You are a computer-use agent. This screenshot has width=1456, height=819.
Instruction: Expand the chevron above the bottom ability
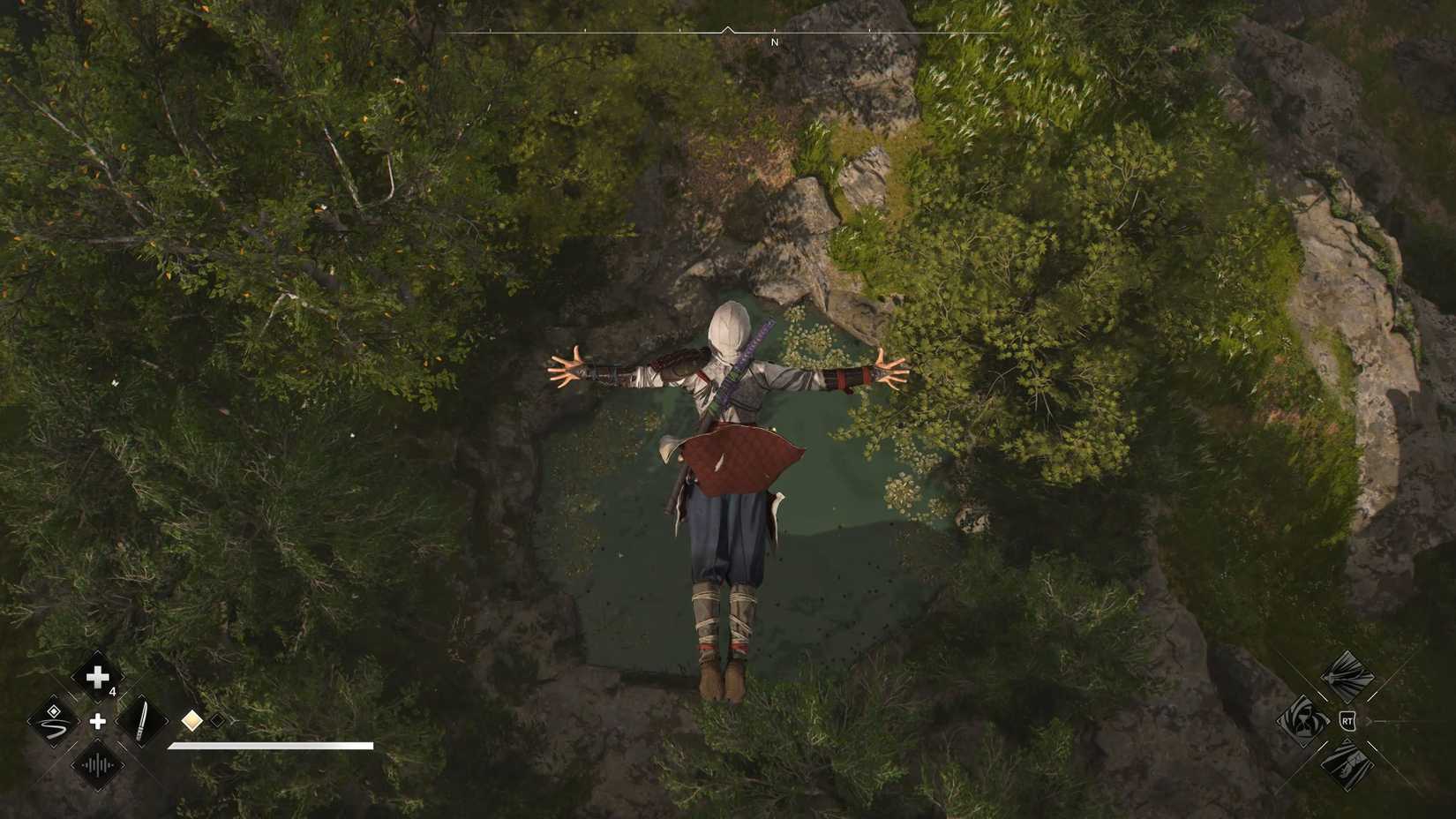pos(1347,740)
